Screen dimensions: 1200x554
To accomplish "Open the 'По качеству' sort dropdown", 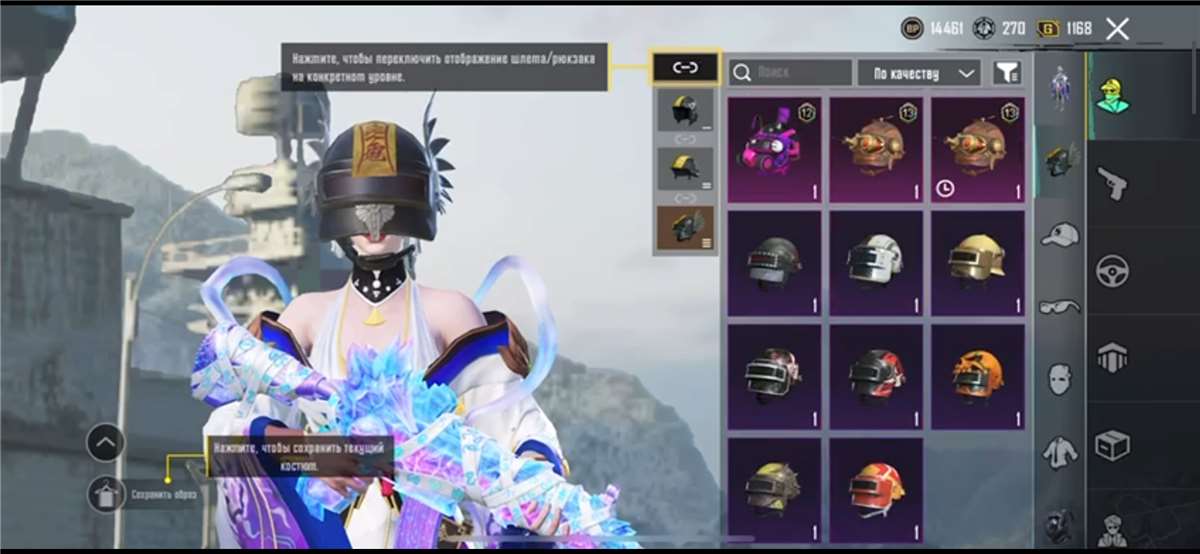I will 918,72.
